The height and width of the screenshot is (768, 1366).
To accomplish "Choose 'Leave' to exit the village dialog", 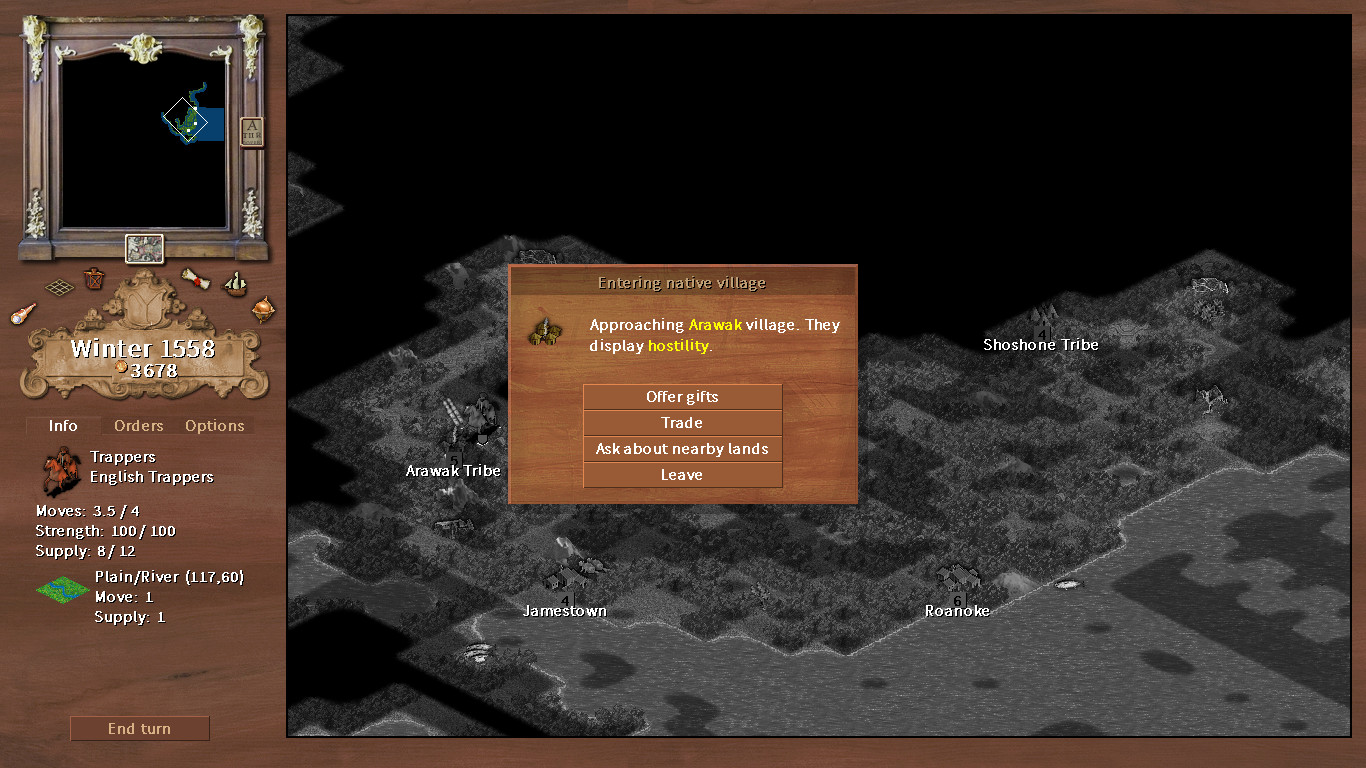I will pyautogui.click(x=682, y=474).
